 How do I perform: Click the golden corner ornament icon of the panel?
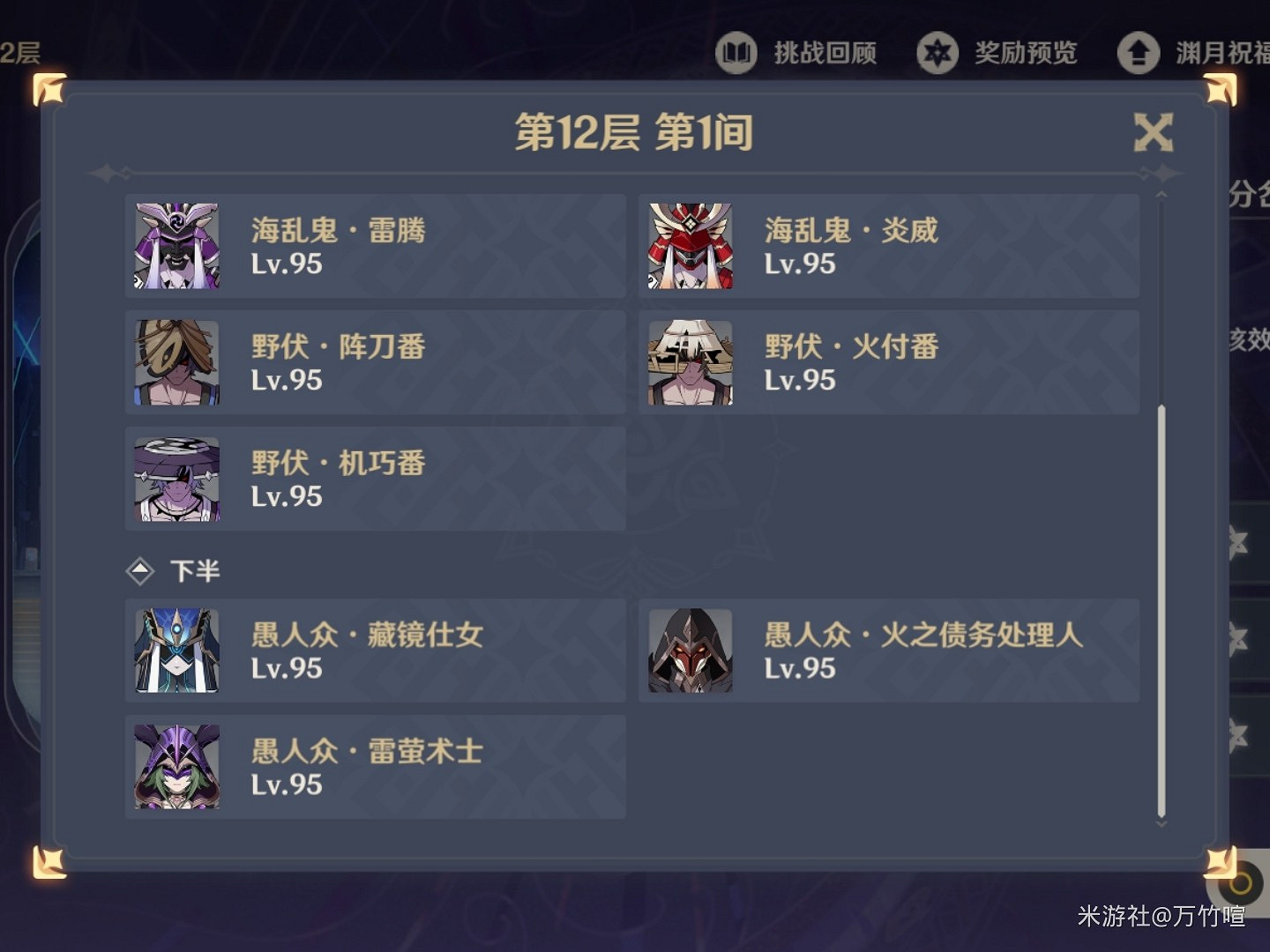click(x=49, y=88)
